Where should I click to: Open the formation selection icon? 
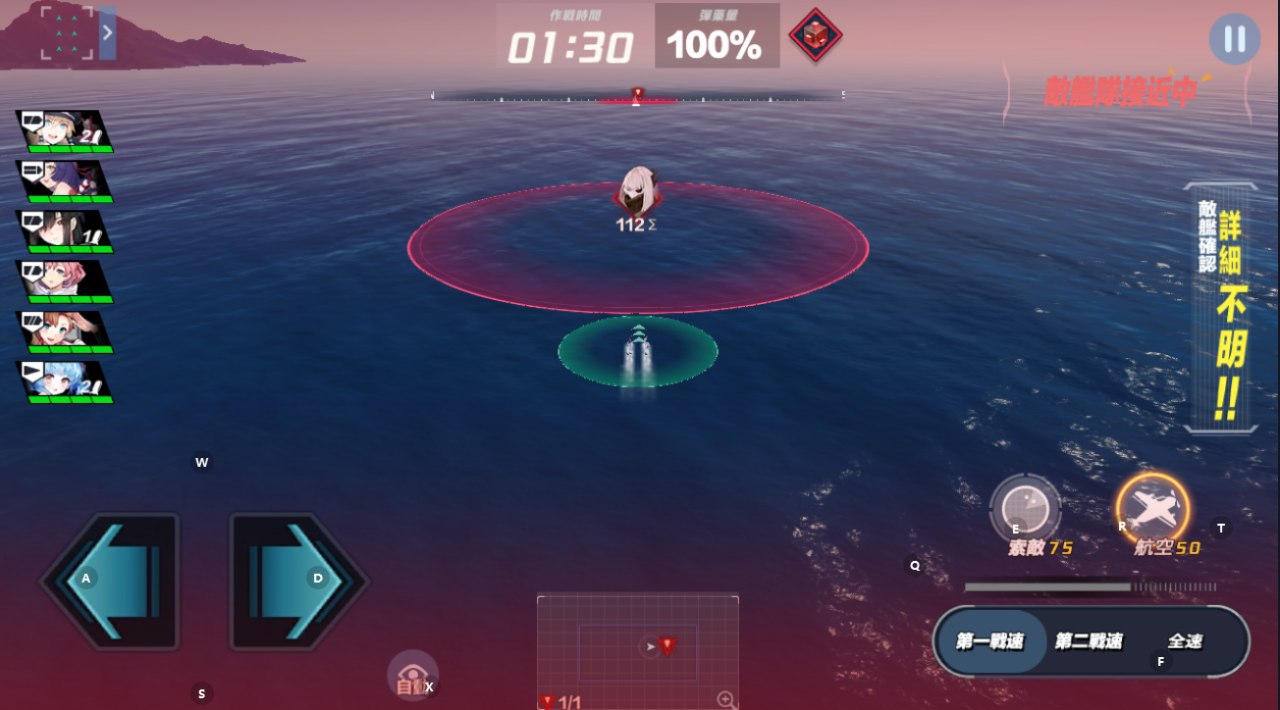(66, 34)
